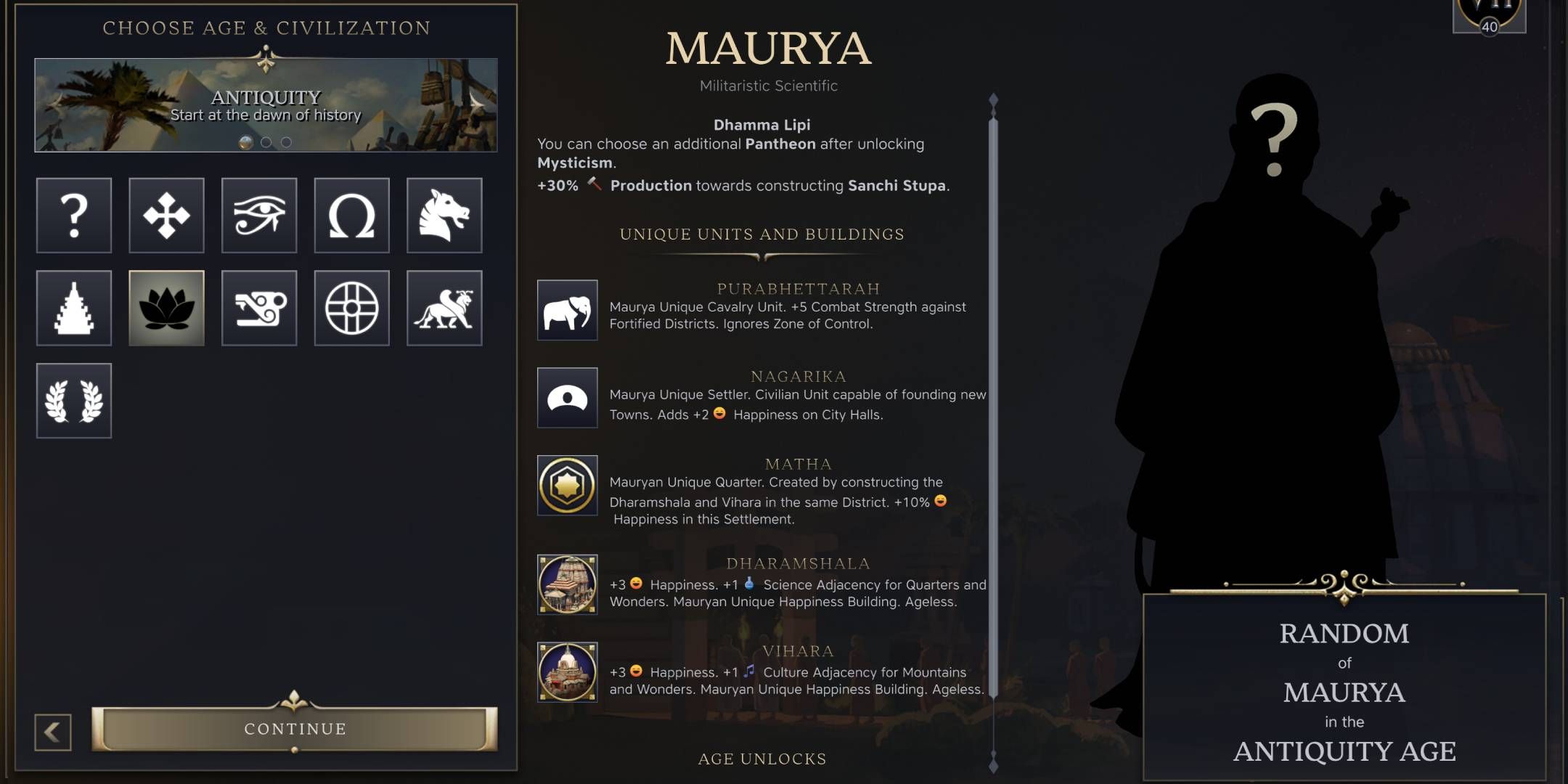Screen dimensions: 1568x784
Task: Select the shield wheel civilization icon
Action: 352,308
